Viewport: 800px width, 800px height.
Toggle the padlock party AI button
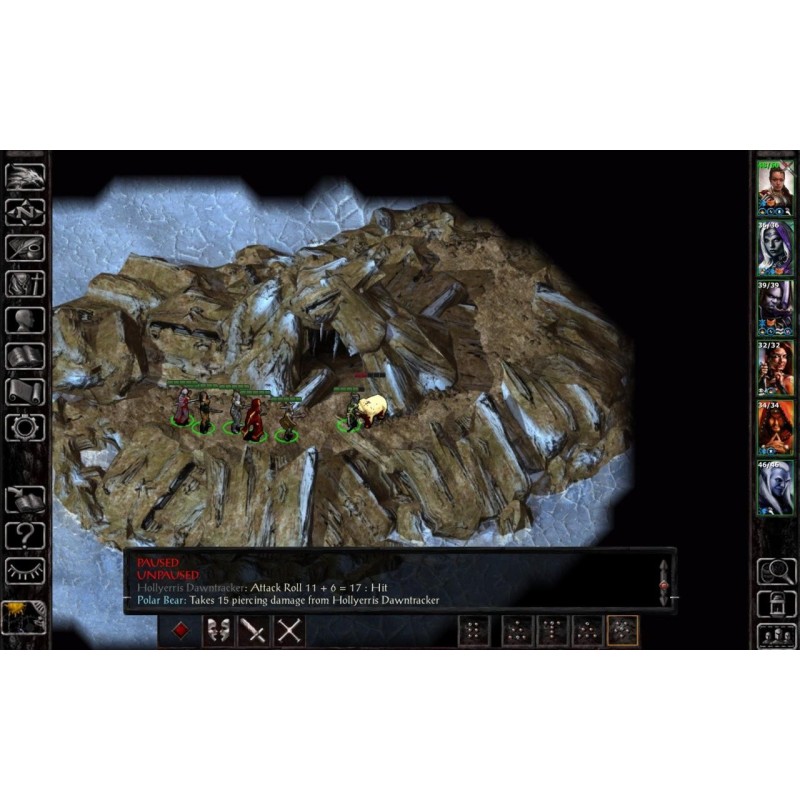tap(776, 603)
